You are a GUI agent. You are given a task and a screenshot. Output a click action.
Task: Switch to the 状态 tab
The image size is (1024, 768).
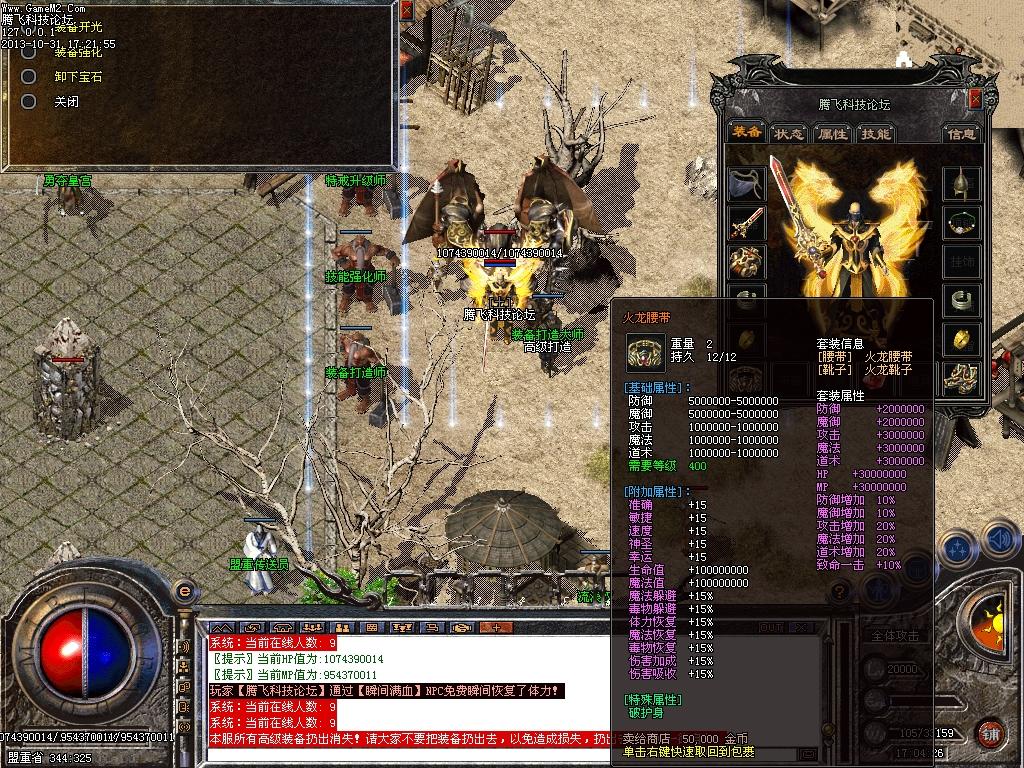pos(789,133)
